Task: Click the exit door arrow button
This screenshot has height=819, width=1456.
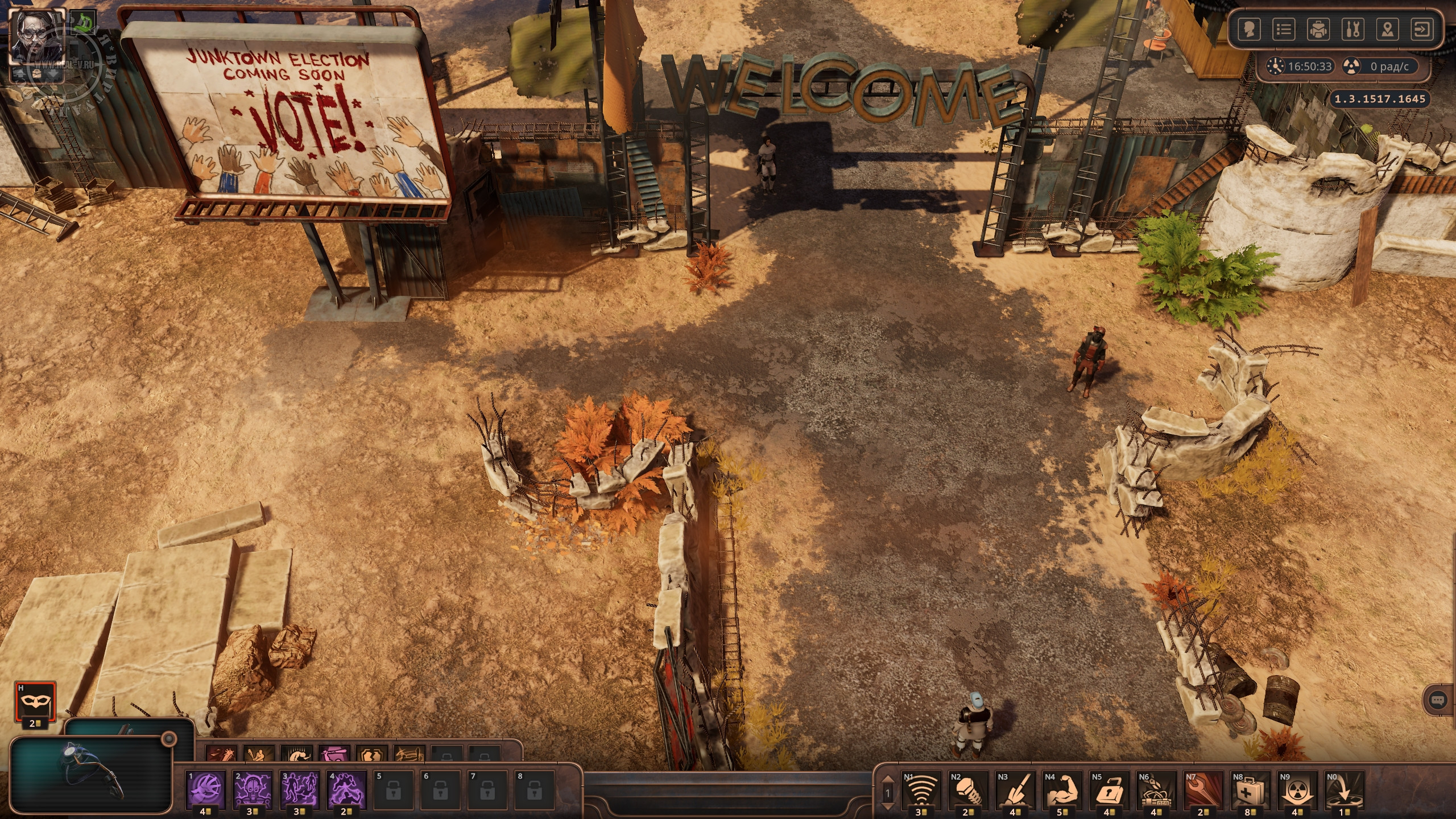Action: pos(1422,30)
